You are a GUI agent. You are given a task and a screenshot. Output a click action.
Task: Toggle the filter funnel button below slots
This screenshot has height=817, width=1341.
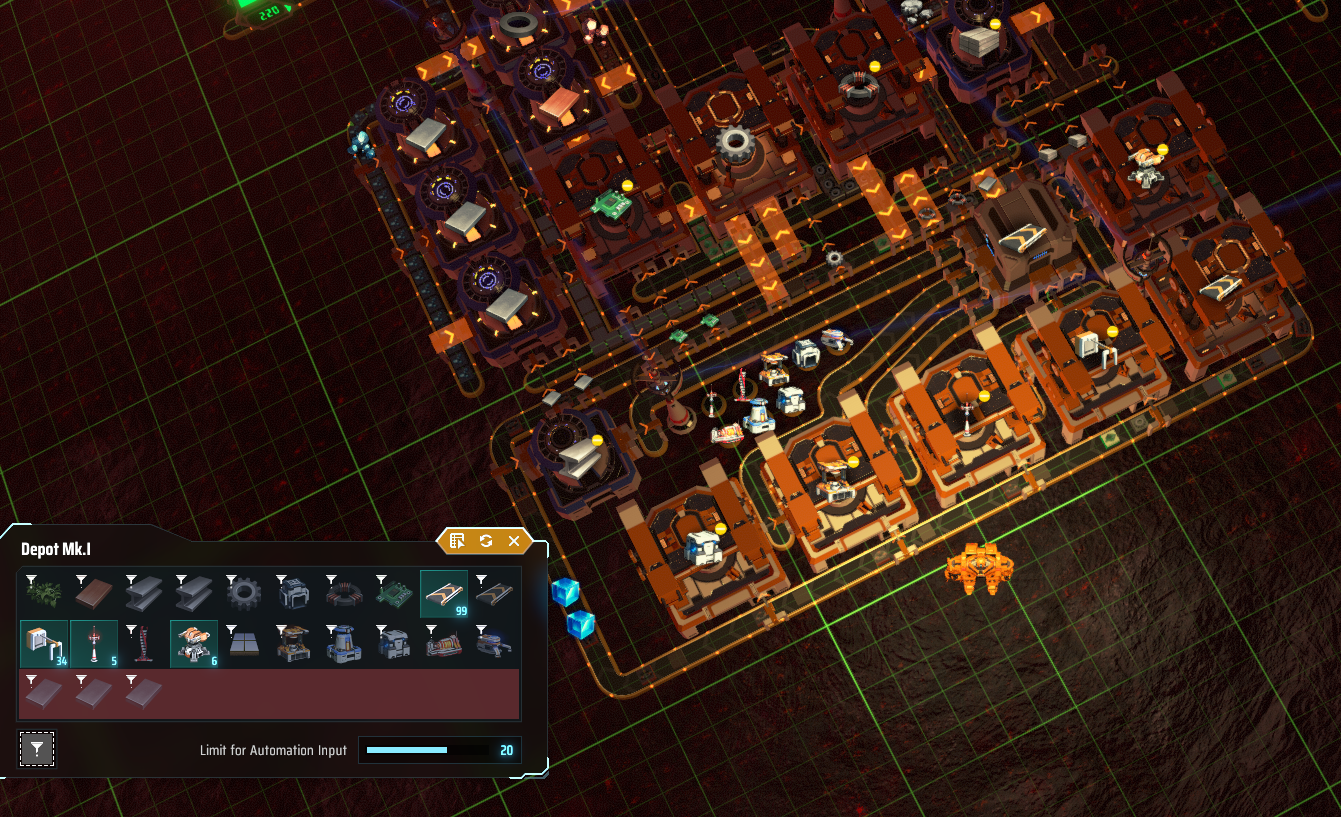[x=37, y=748]
